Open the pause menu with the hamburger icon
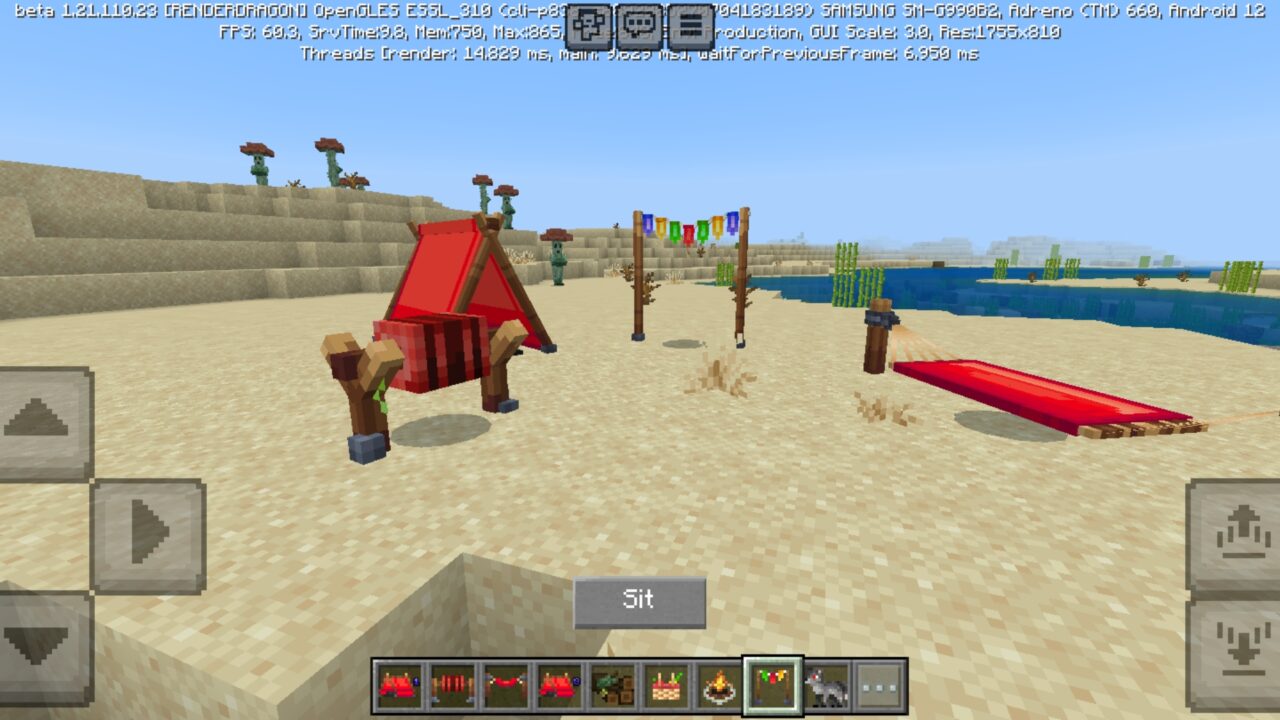 pyautogui.click(x=690, y=22)
